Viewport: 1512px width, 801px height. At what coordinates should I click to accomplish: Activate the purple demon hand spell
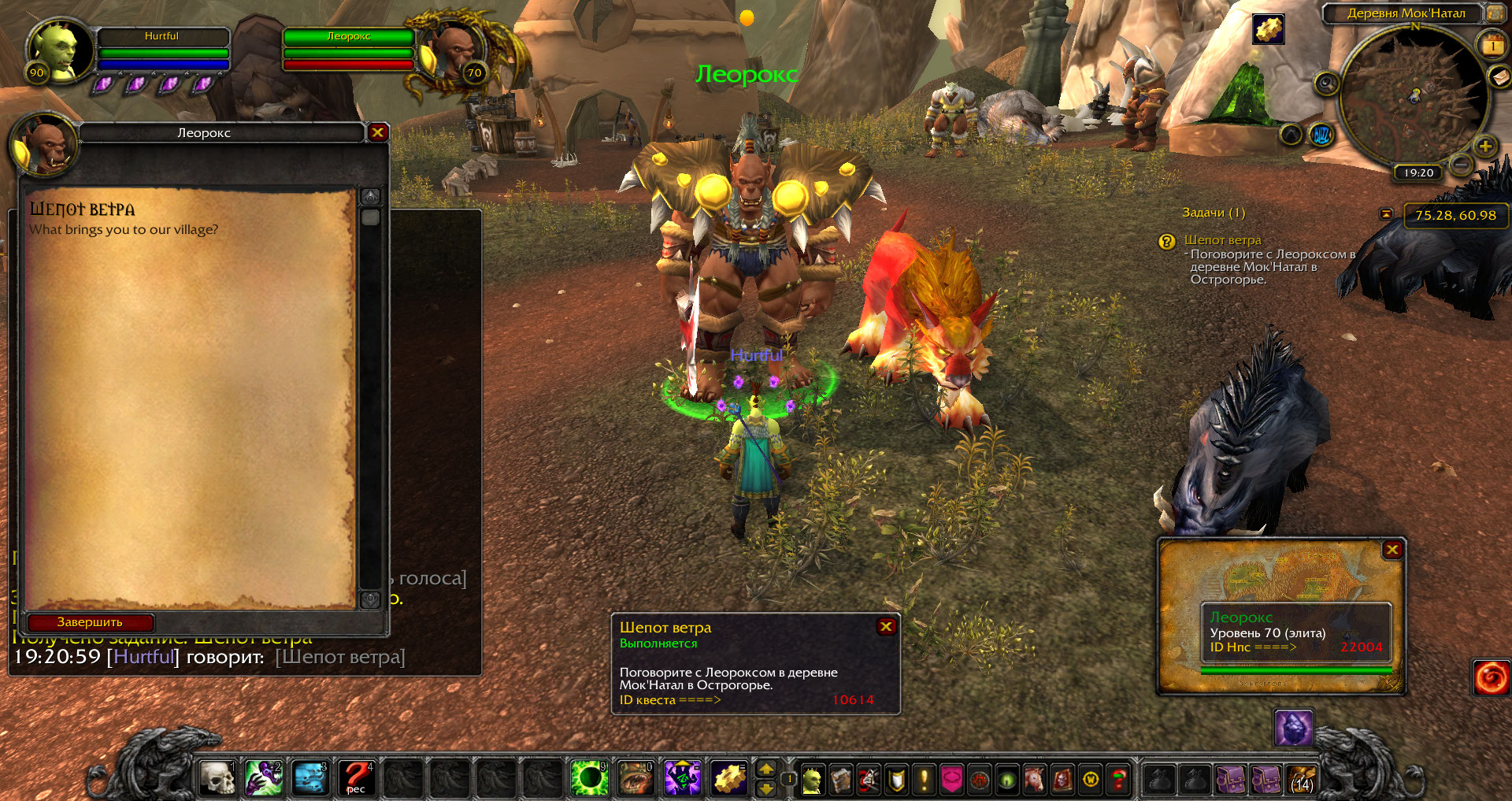pyautogui.click(x=264, y=778)
